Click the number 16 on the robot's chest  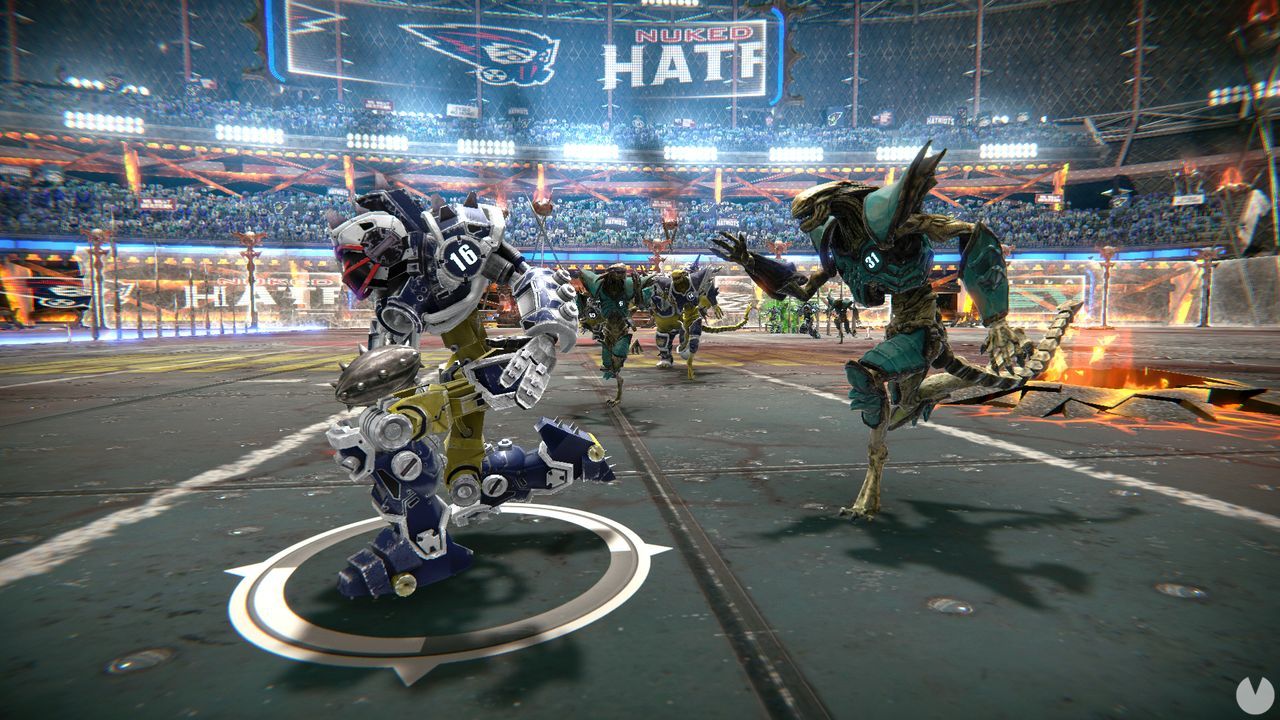pyautogui.click(x=462, y=257)
